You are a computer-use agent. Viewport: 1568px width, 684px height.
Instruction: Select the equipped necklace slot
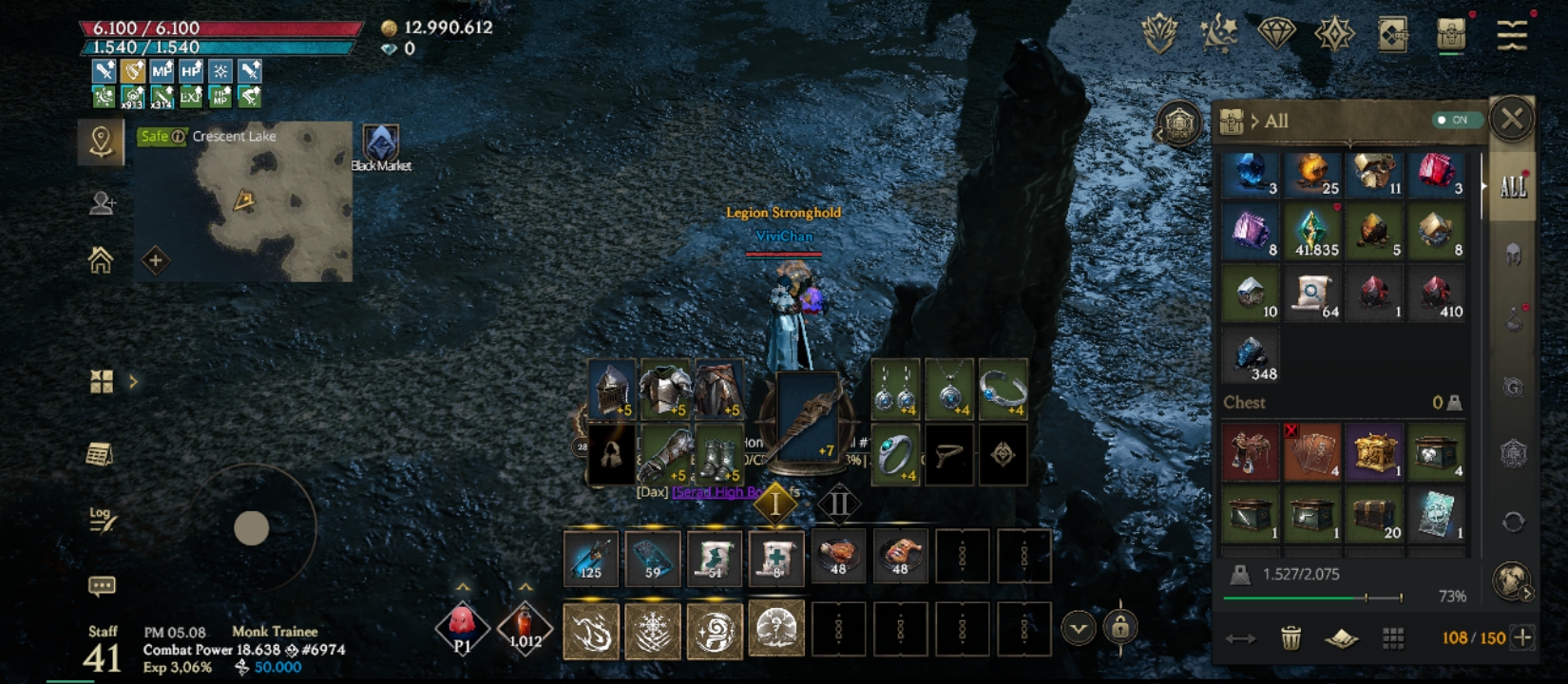pyautogui.click(x=948, y=389)
